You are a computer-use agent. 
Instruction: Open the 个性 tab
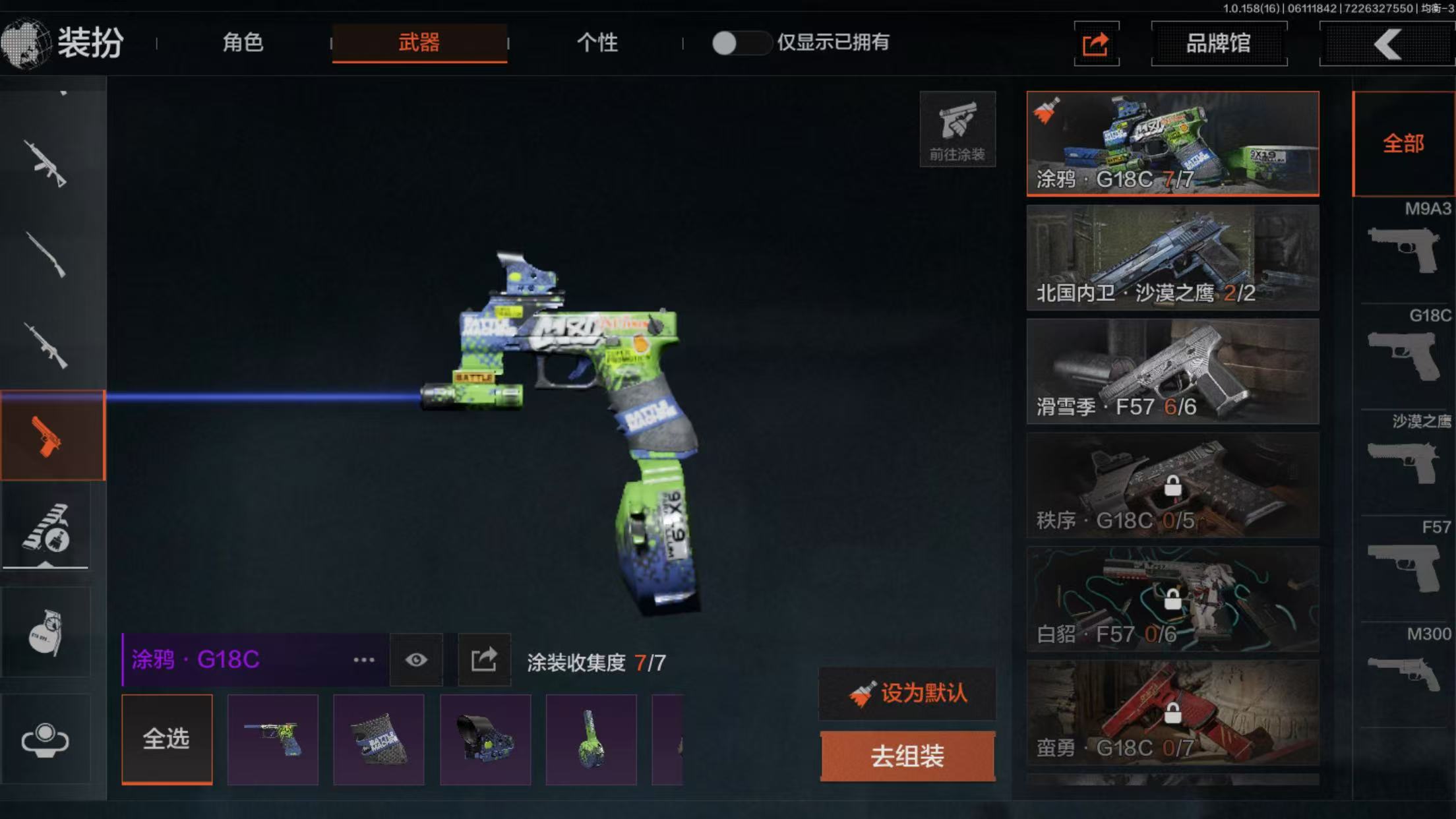(x=597, y=43)
